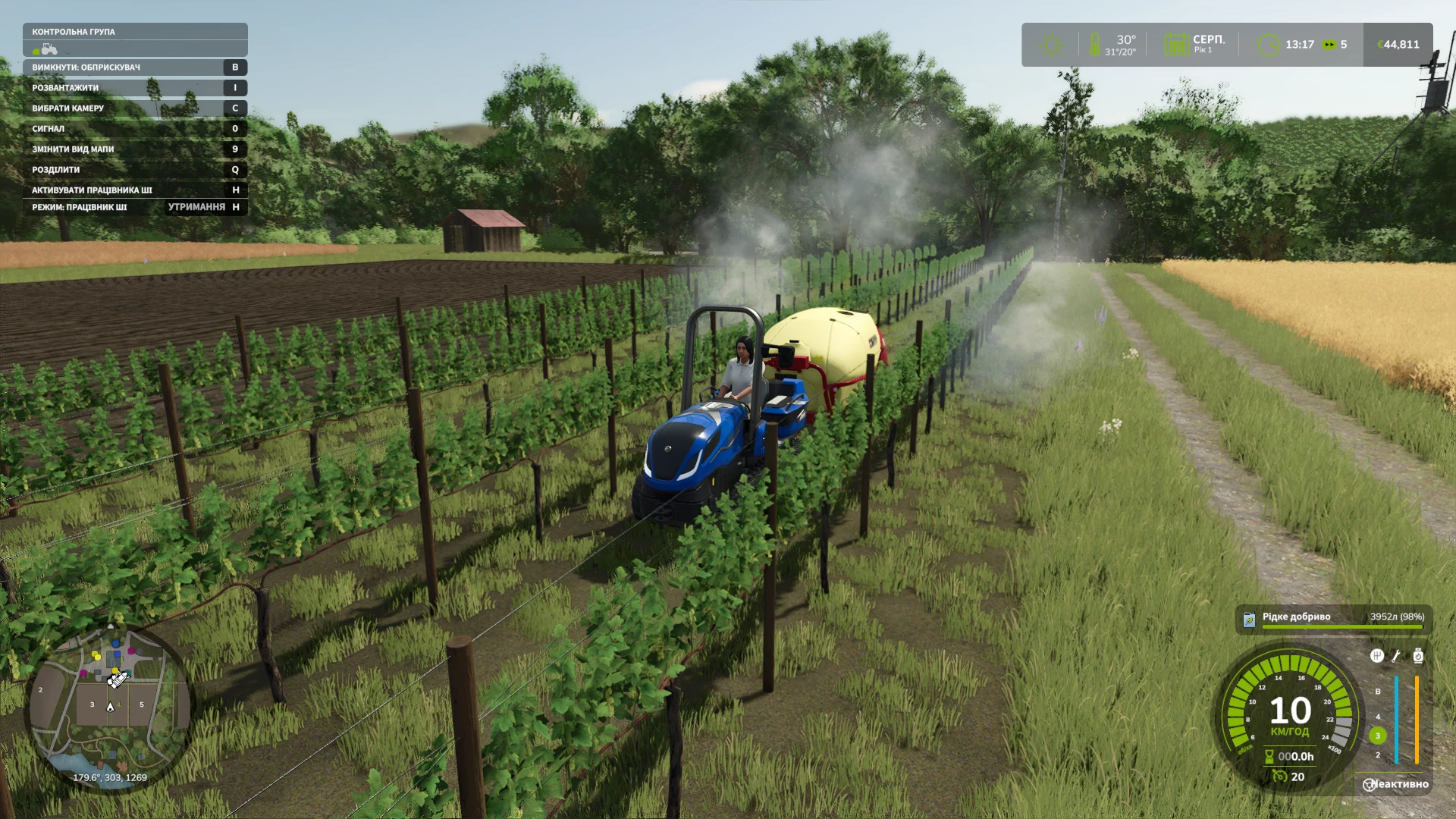Click the liquid fertilizer canister icon
Image resolution: width=1456 pixels, height=819 pixels.
click(1249, 620)
